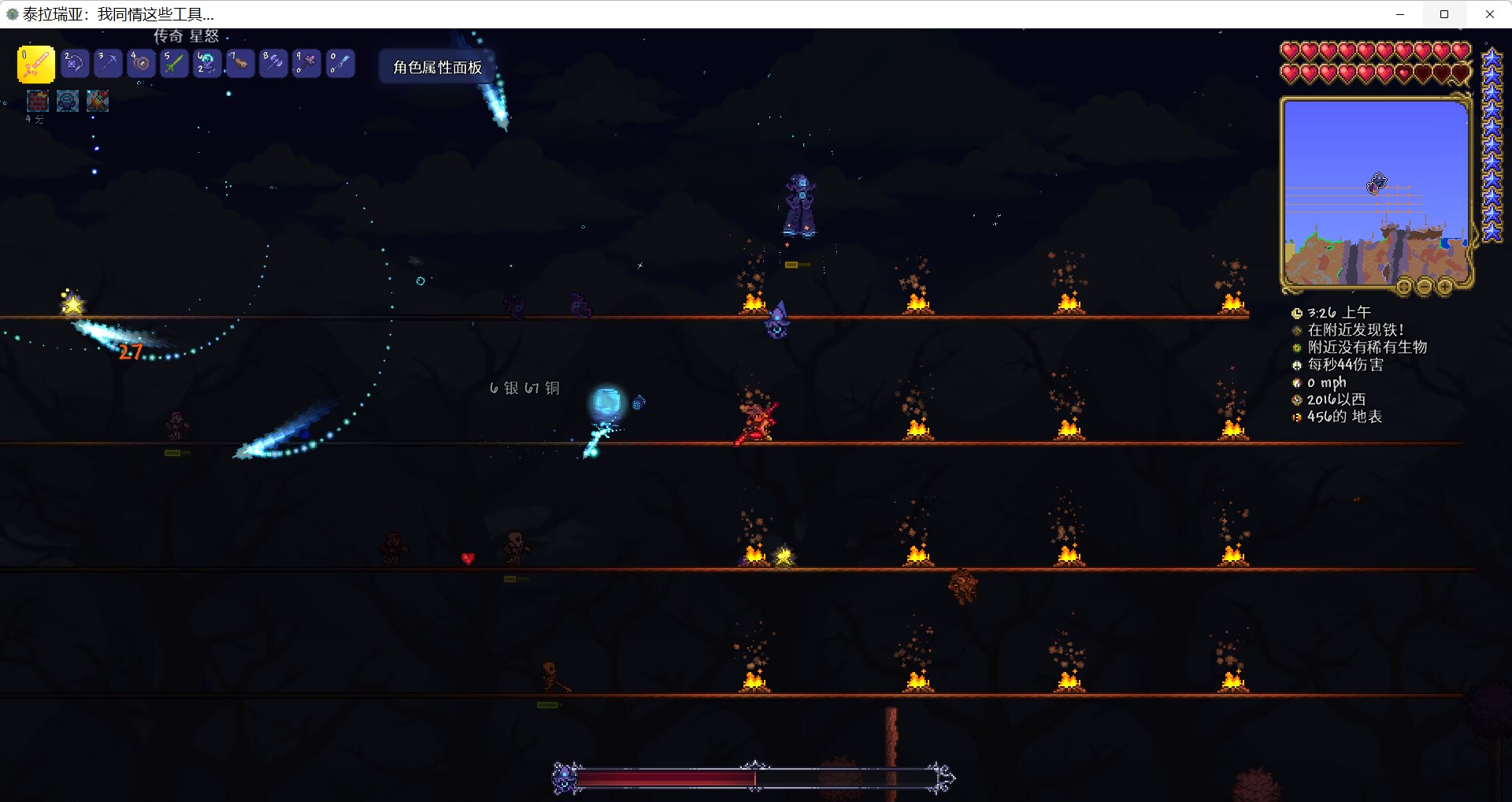
Task: Select the pickaxe in hotbar slot 3
Action: [x=108, y=63]
